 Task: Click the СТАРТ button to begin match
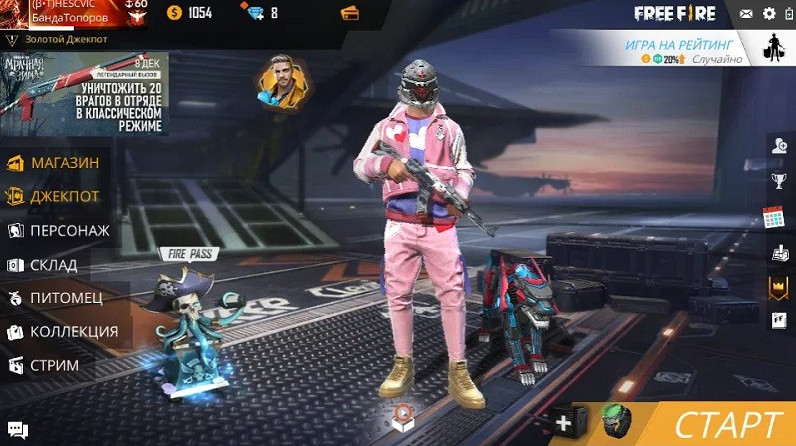pyautogui.click(x=725, y=424)
